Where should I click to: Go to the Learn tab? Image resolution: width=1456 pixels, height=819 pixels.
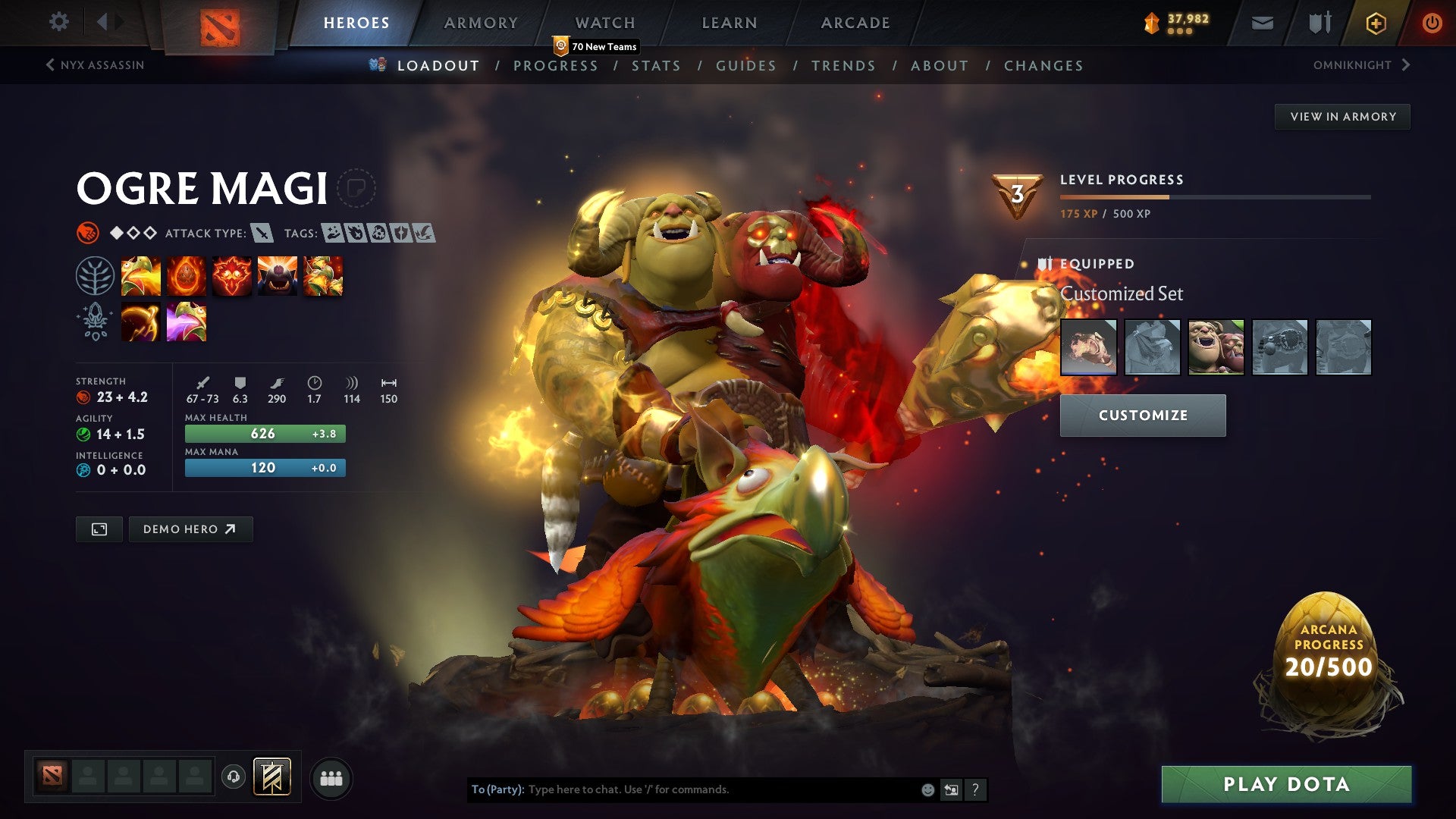click(730, 23)
